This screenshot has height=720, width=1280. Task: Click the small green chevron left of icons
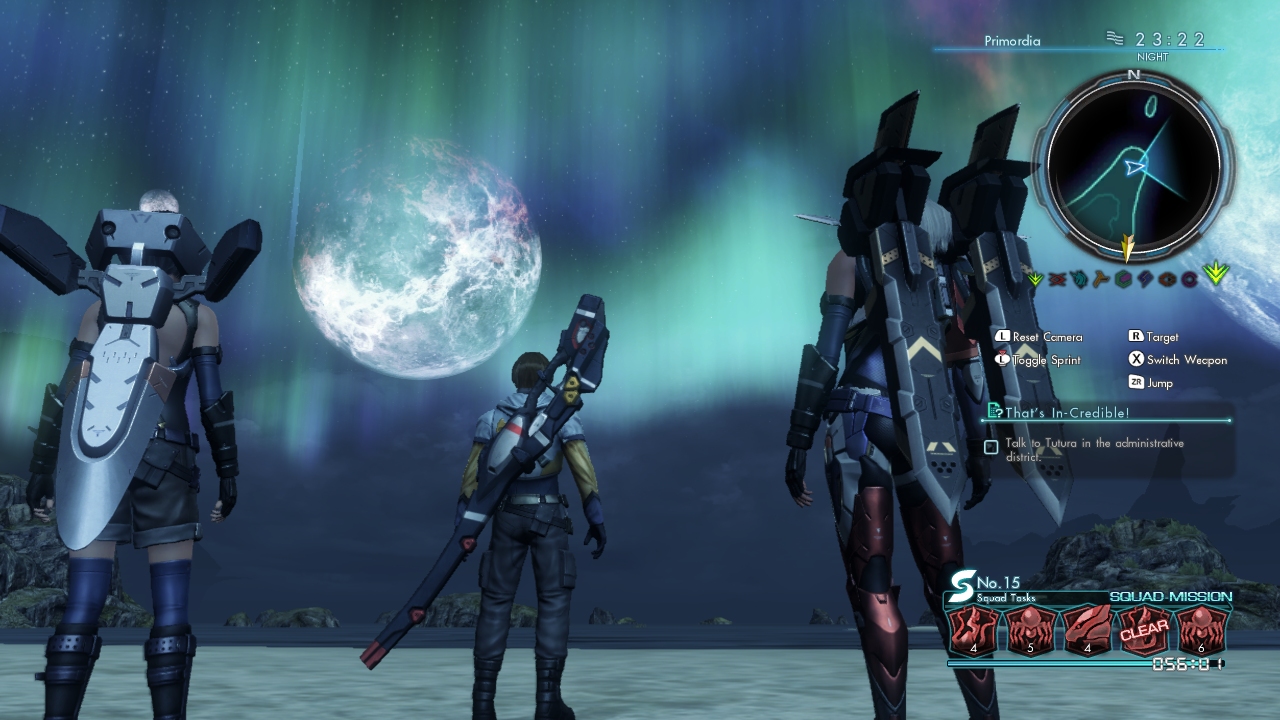1034,279
